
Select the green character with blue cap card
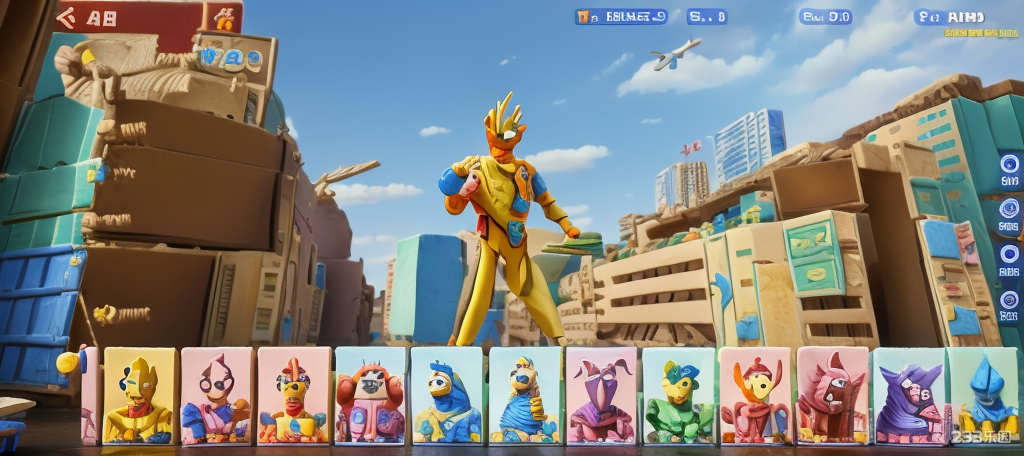pyautogui.click(x=678, y=396)
